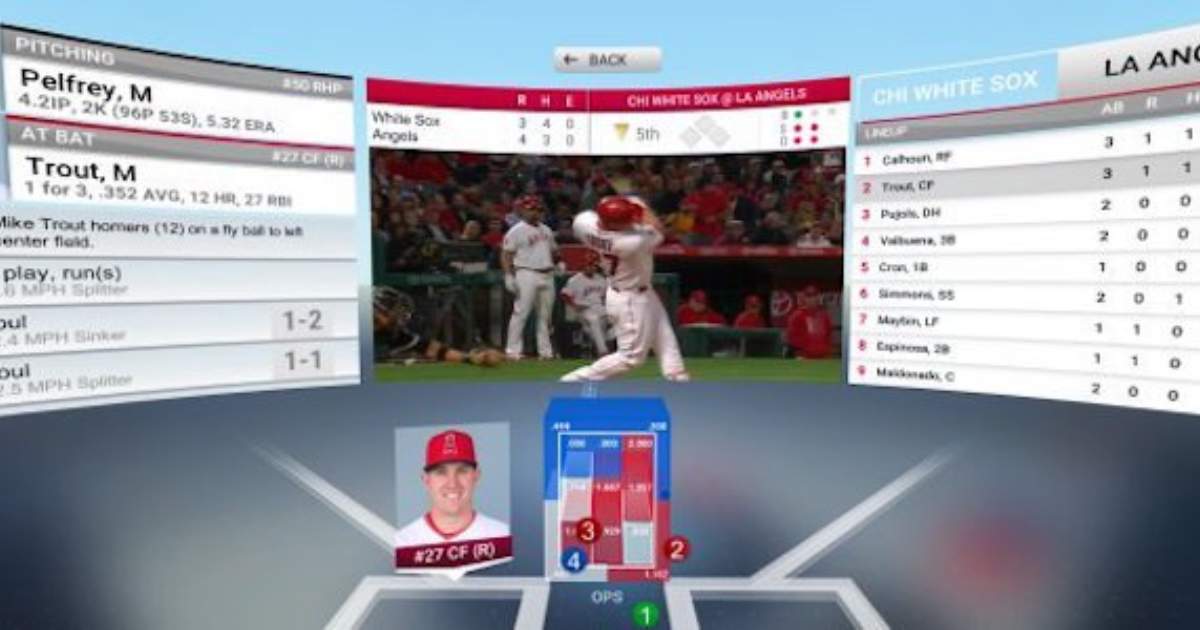Select Calhoun, RF in the lineup
The image size is (1200, 630).
[917, 158]
